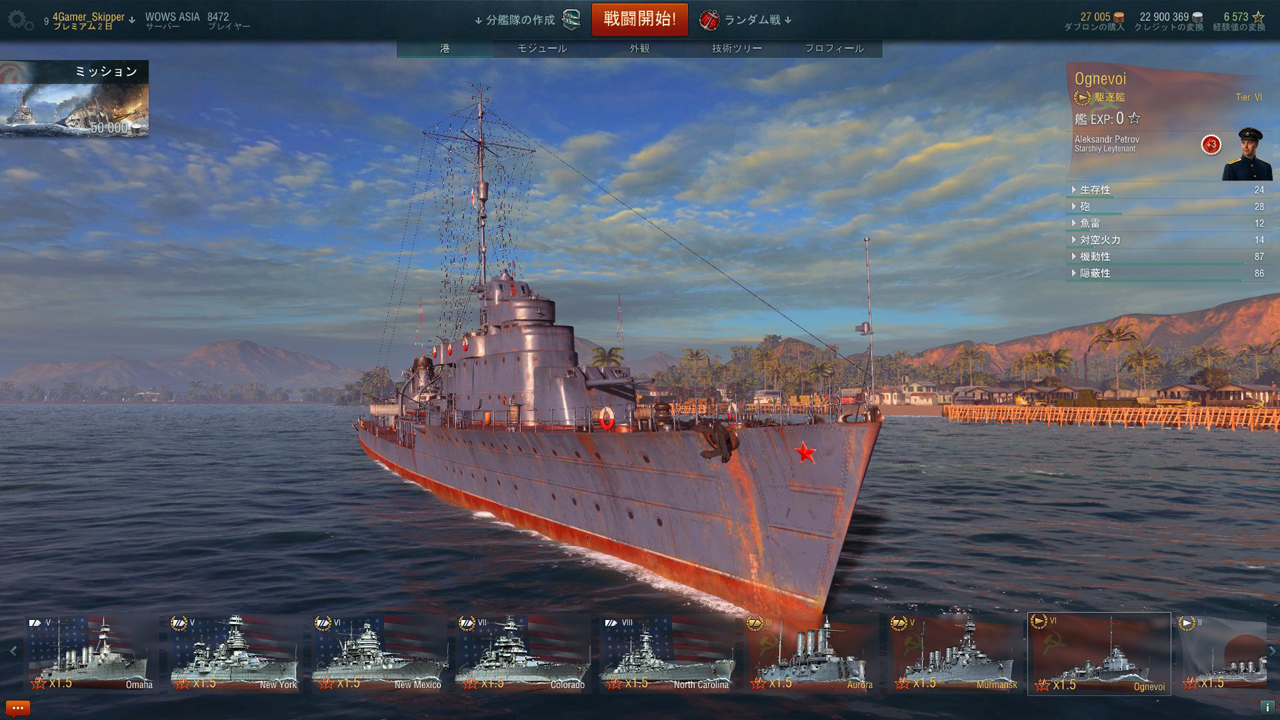Screen dimensions: 1280x720
Task: Open commander Aleksandr Petrov's portrait
Action: (1247, 154)
